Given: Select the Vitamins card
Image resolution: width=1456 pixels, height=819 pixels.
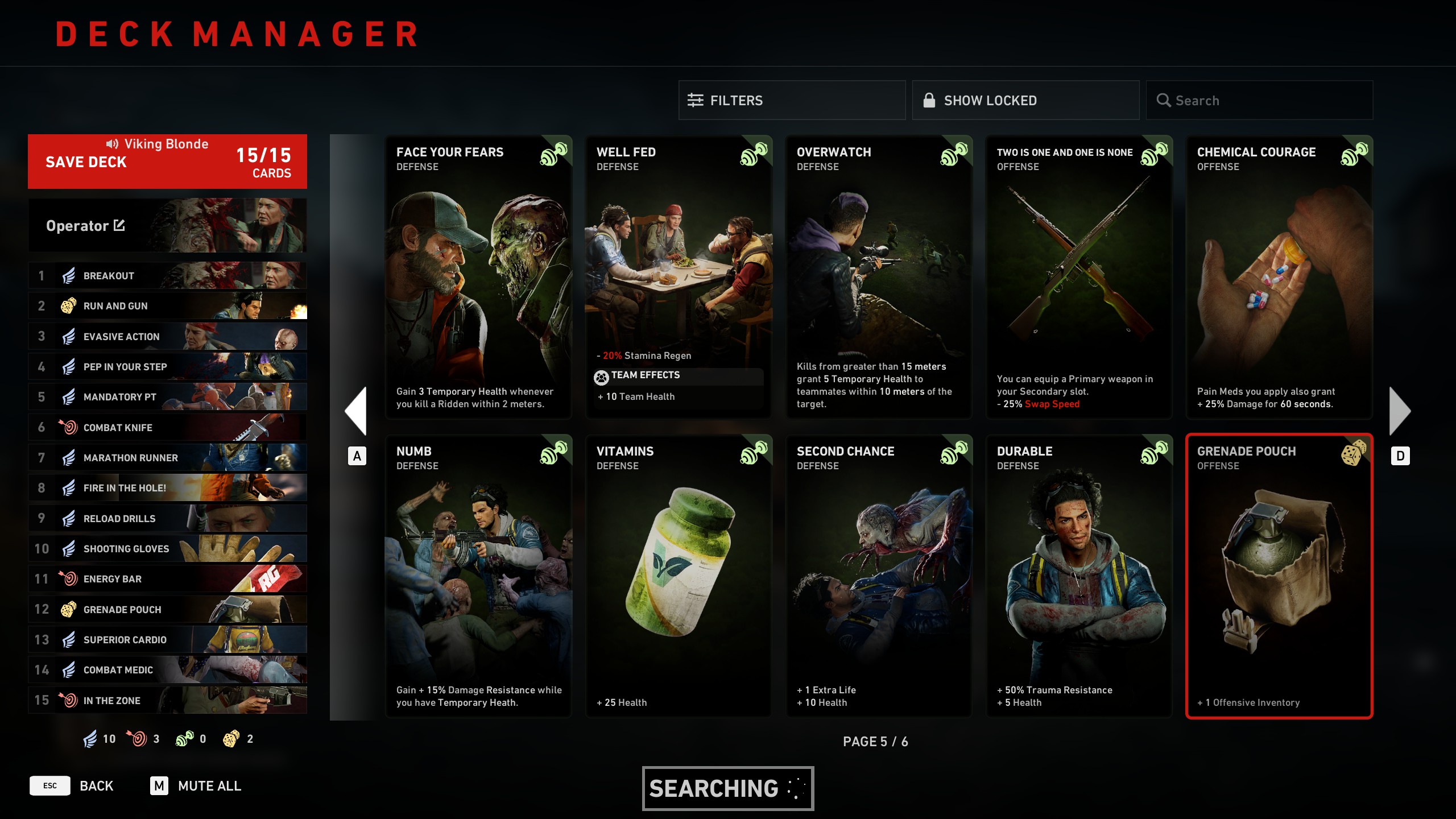Looking at the screenshot, I should [679, 576].
